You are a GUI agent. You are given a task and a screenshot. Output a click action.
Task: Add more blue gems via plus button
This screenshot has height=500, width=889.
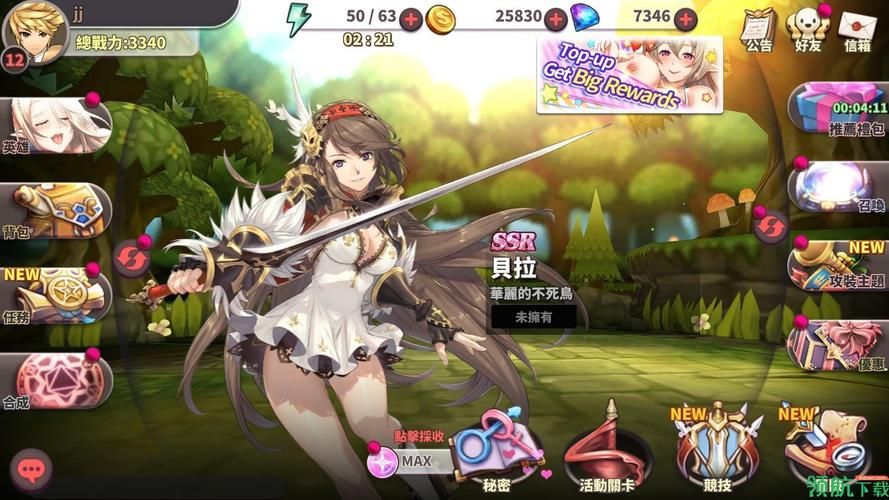pos(685,18)
